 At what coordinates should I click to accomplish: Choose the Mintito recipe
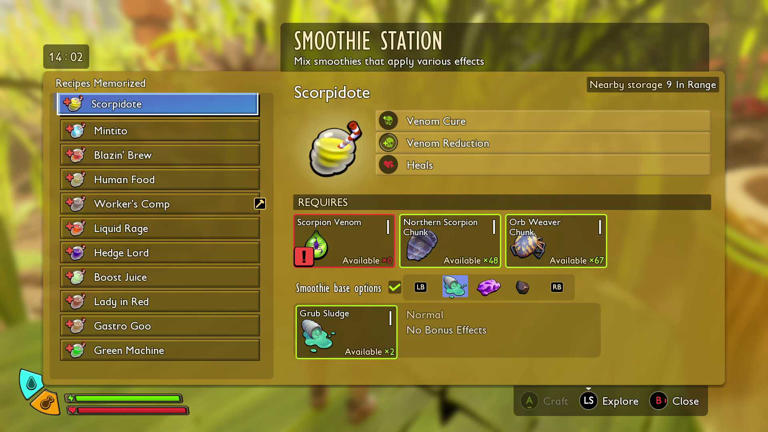[x=160, y=130]
